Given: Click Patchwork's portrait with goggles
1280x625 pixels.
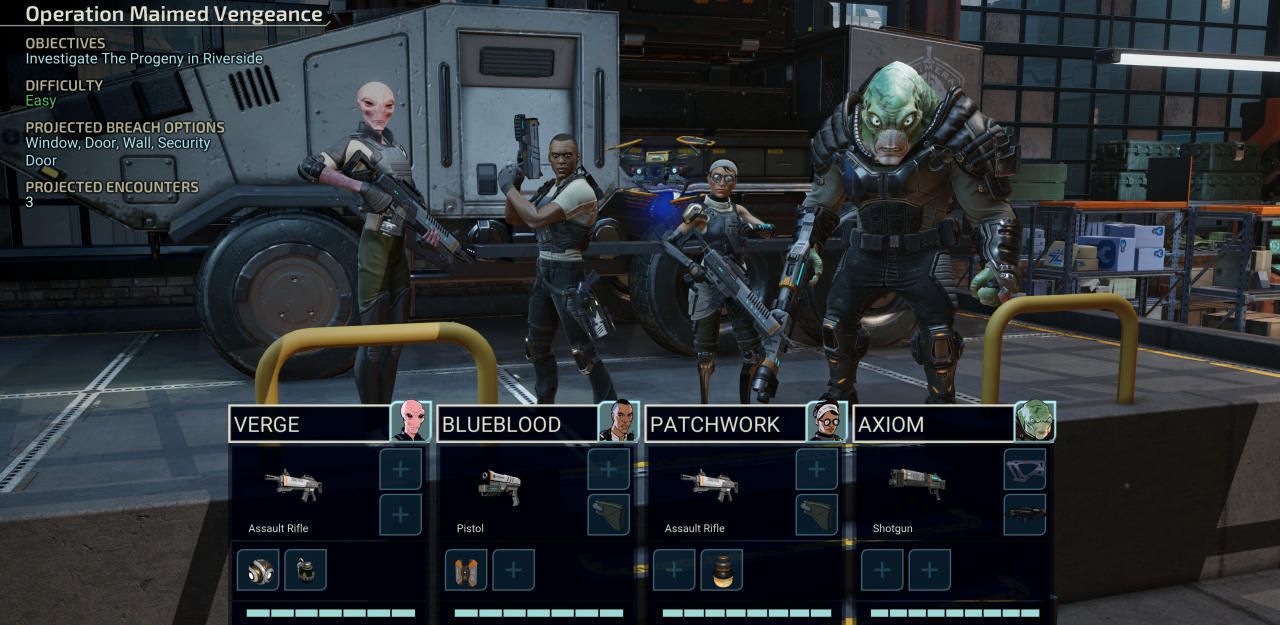Looking at the screenshot, I should pyautogui.click(x=827, y=421).
